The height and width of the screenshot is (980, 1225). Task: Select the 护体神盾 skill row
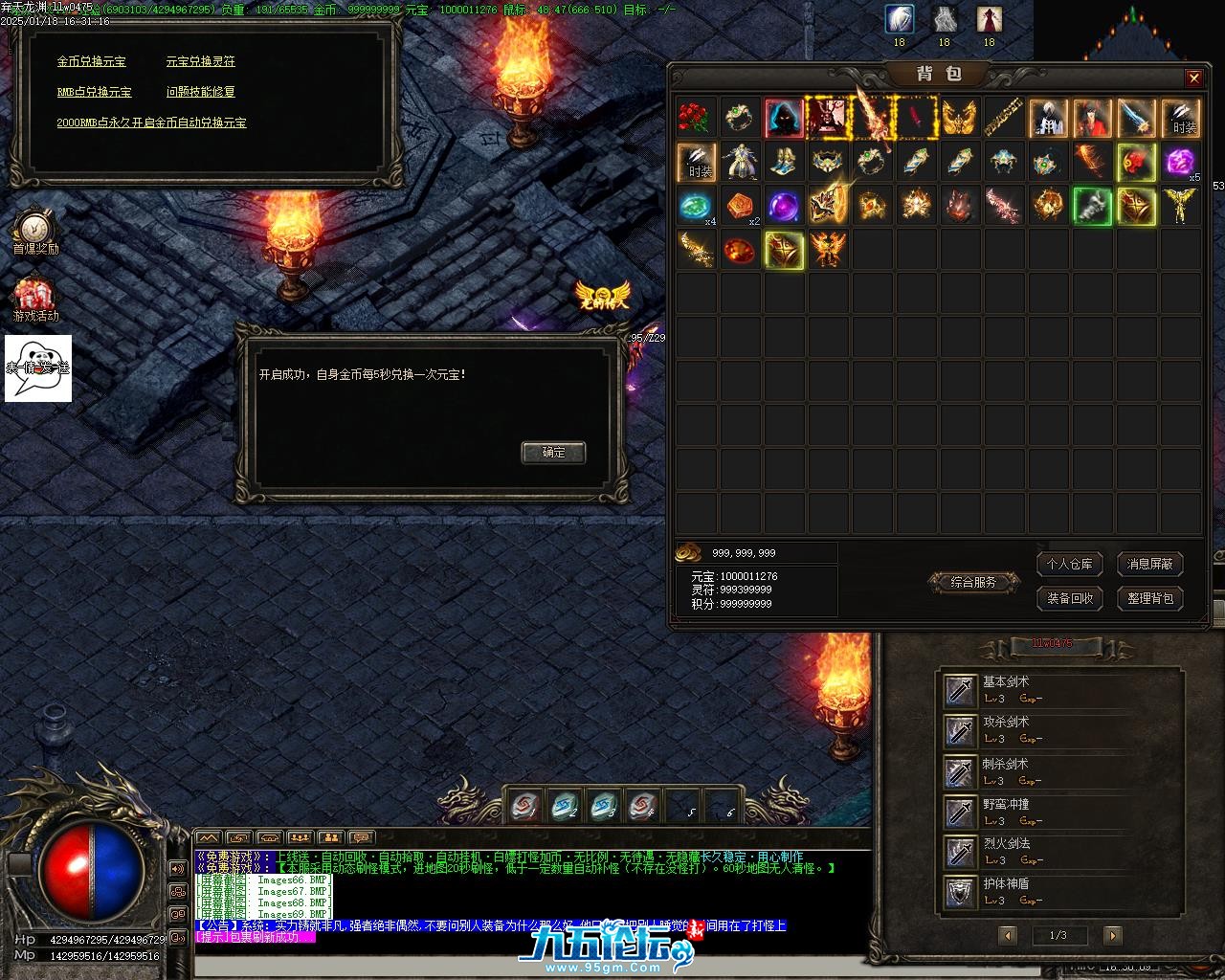pos(1059,892)
